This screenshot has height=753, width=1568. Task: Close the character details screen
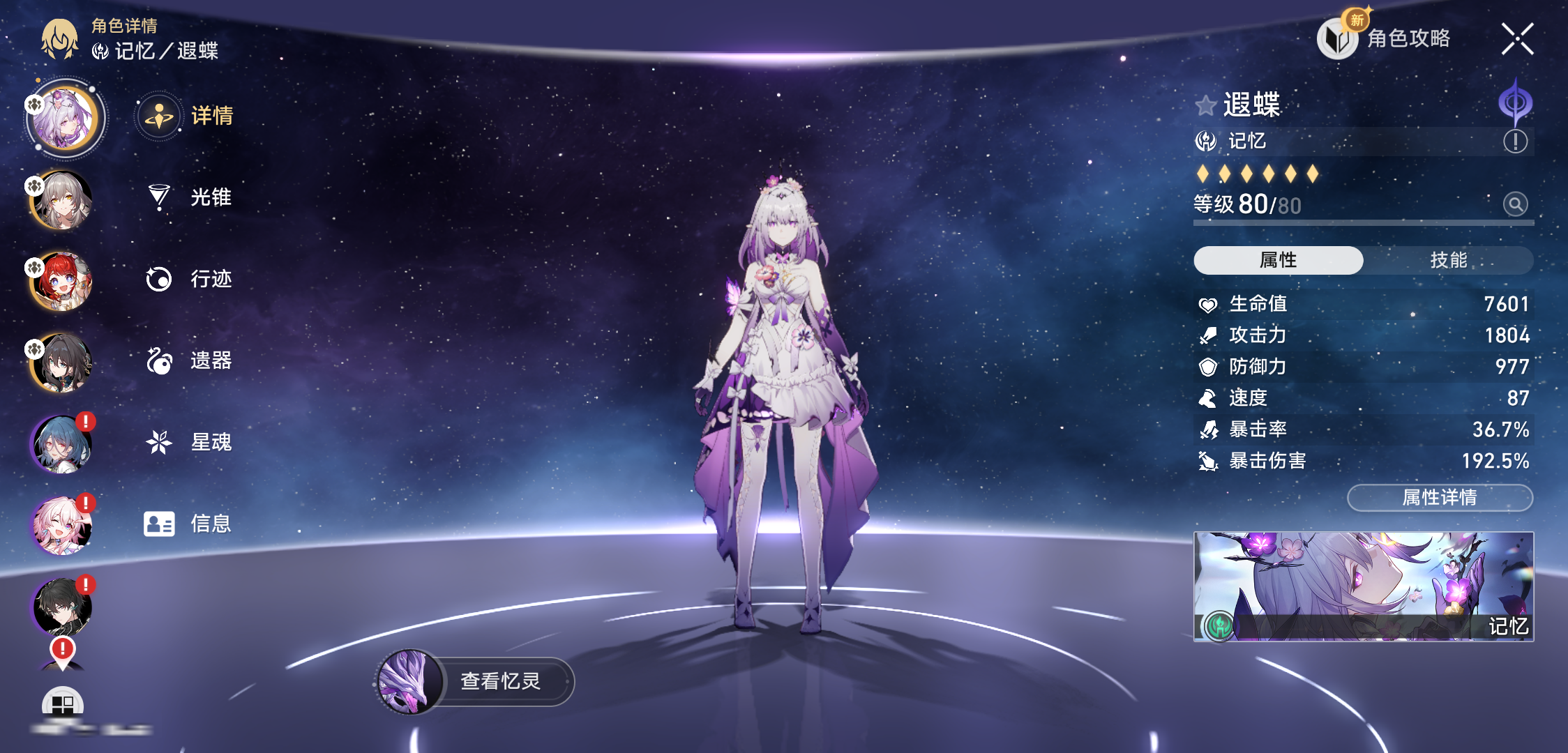1517,39
